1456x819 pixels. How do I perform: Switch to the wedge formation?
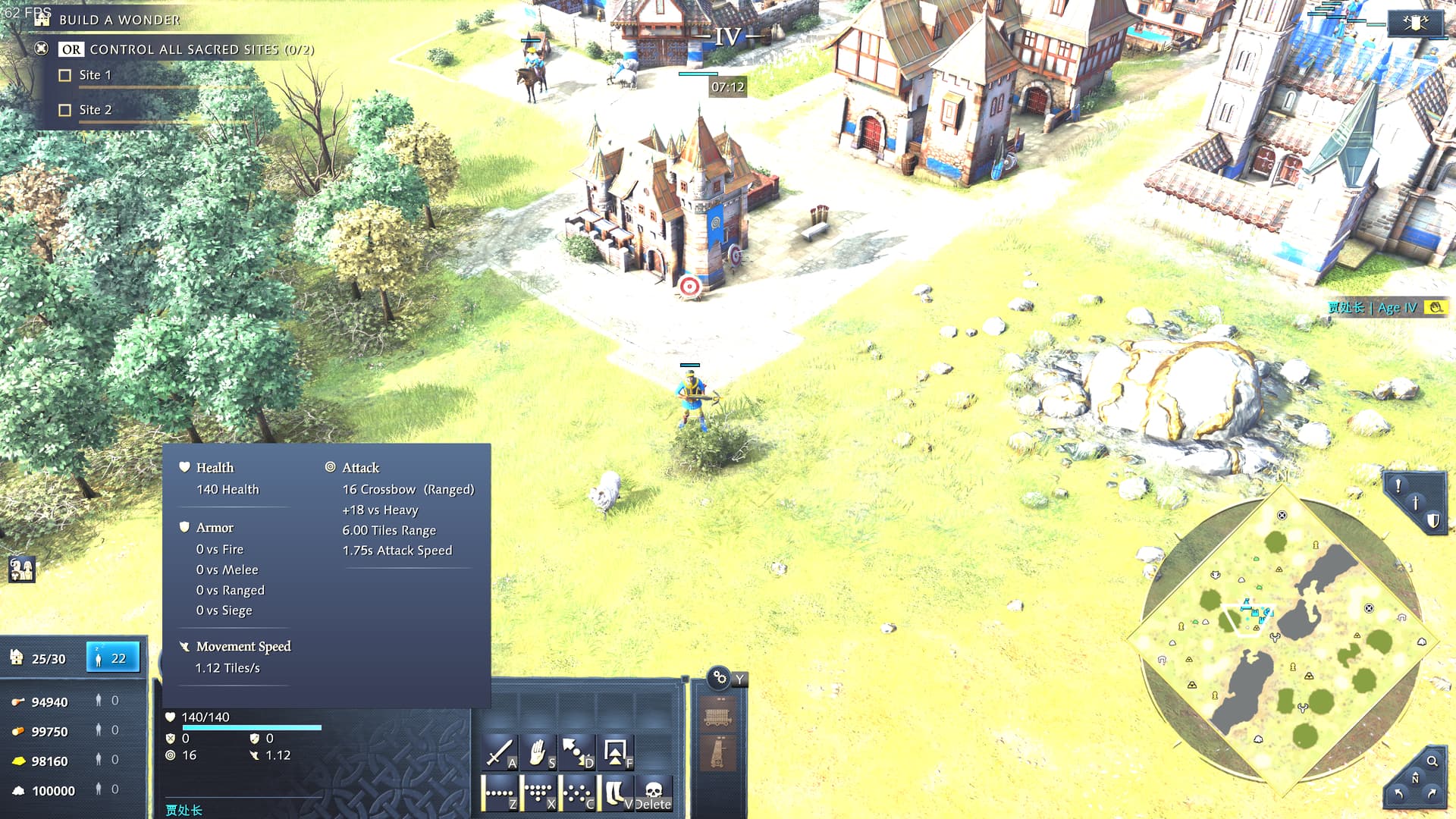coord(538,793)
